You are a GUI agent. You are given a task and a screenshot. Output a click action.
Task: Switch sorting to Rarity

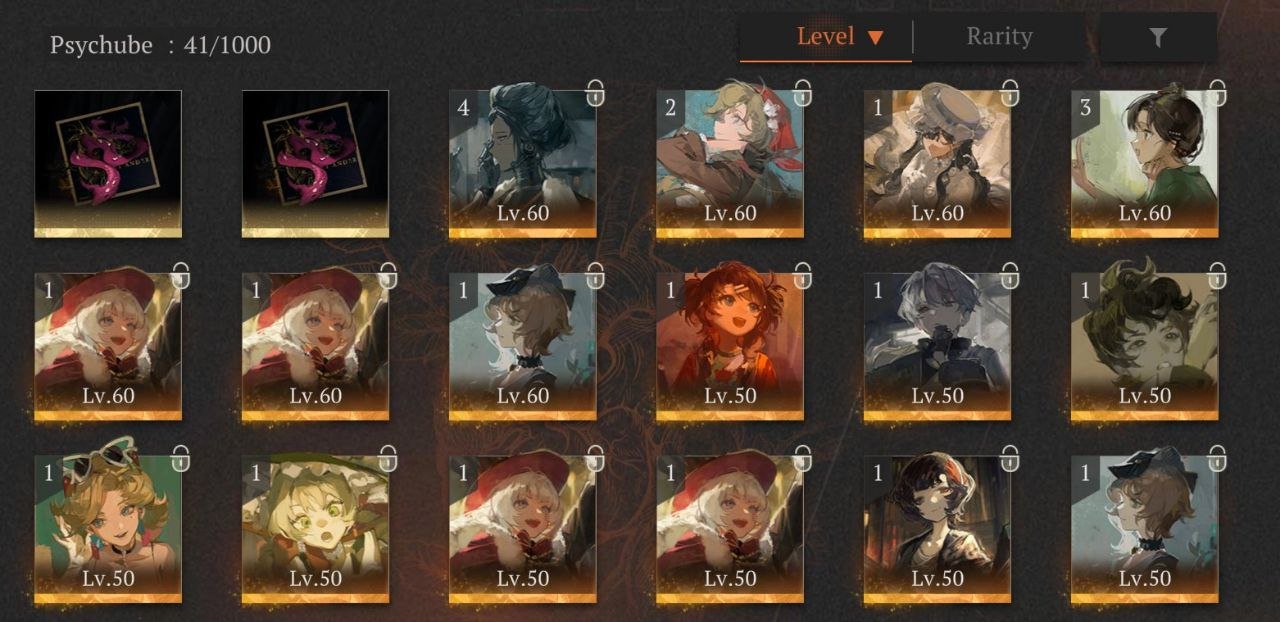click(x=998, y=38)
